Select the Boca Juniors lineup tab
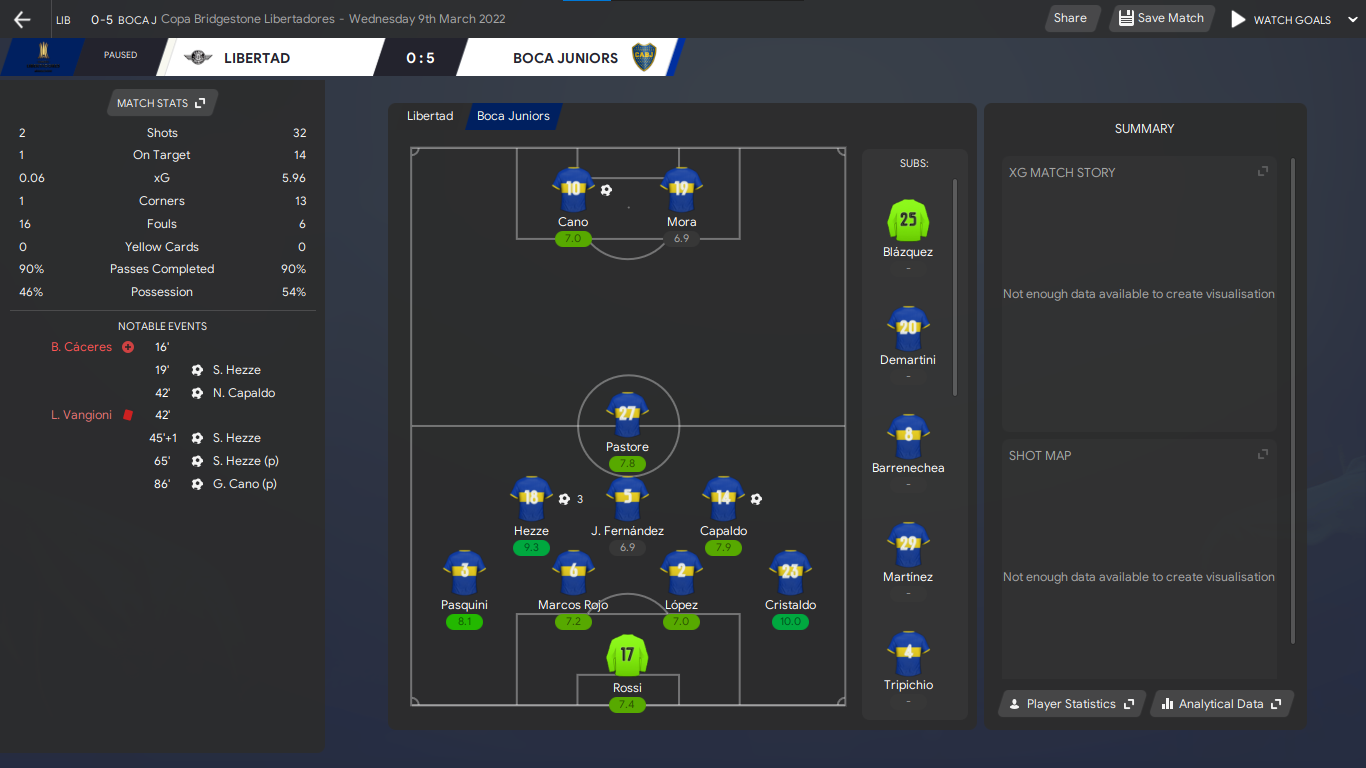 [513, 116]
